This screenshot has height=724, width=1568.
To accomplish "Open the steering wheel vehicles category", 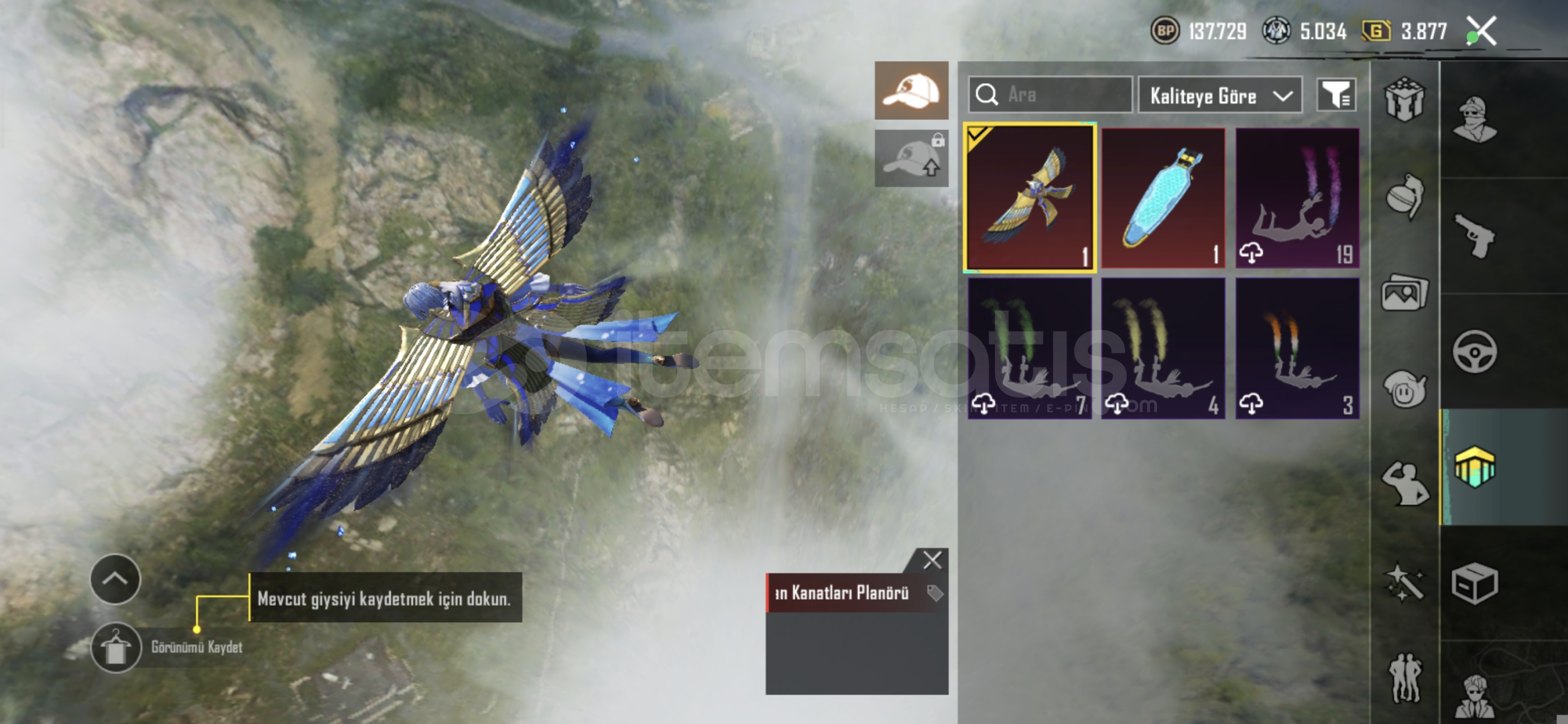I will tap(1474, 351).
